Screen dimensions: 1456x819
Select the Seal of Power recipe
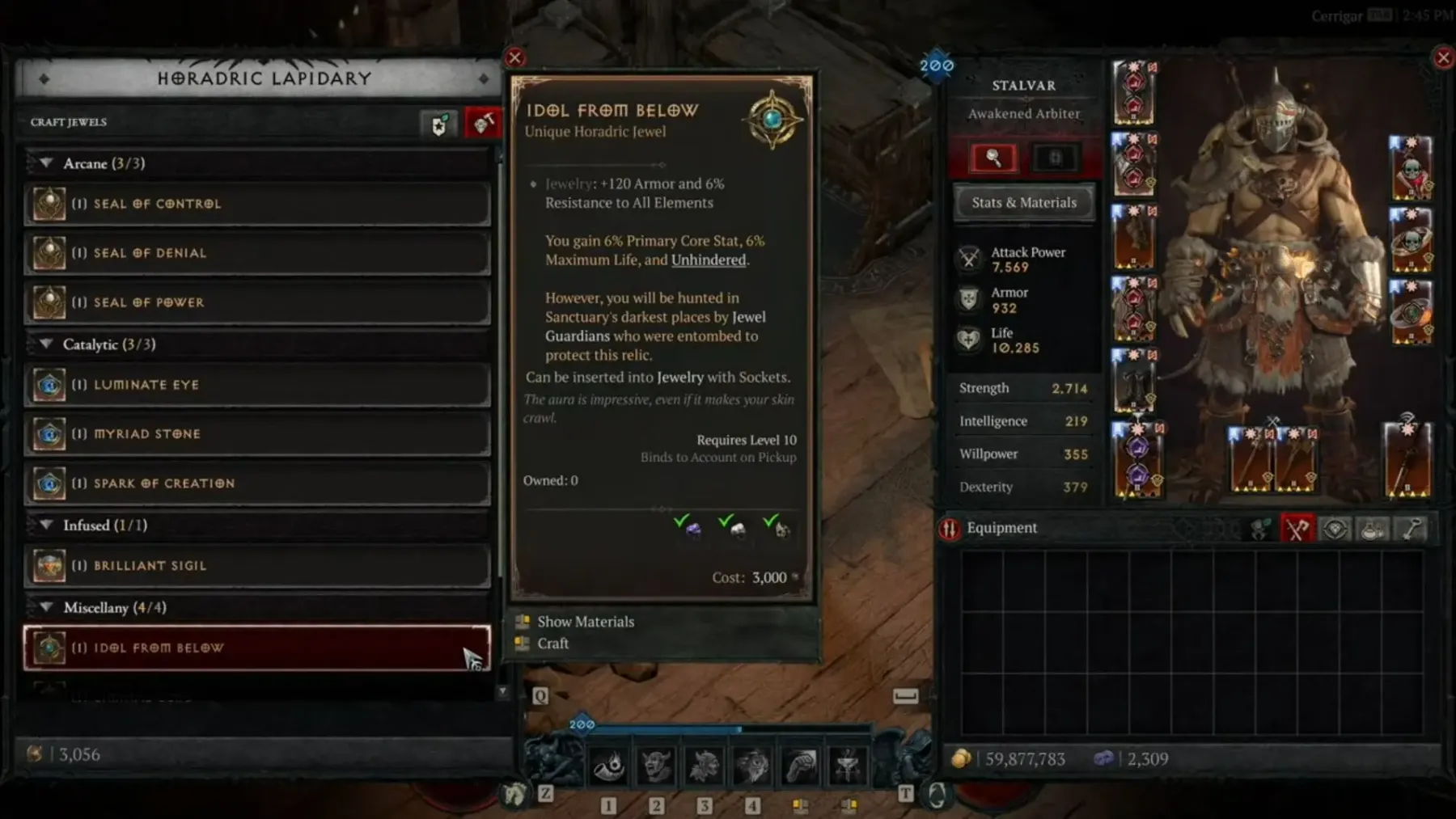(257, 302)
